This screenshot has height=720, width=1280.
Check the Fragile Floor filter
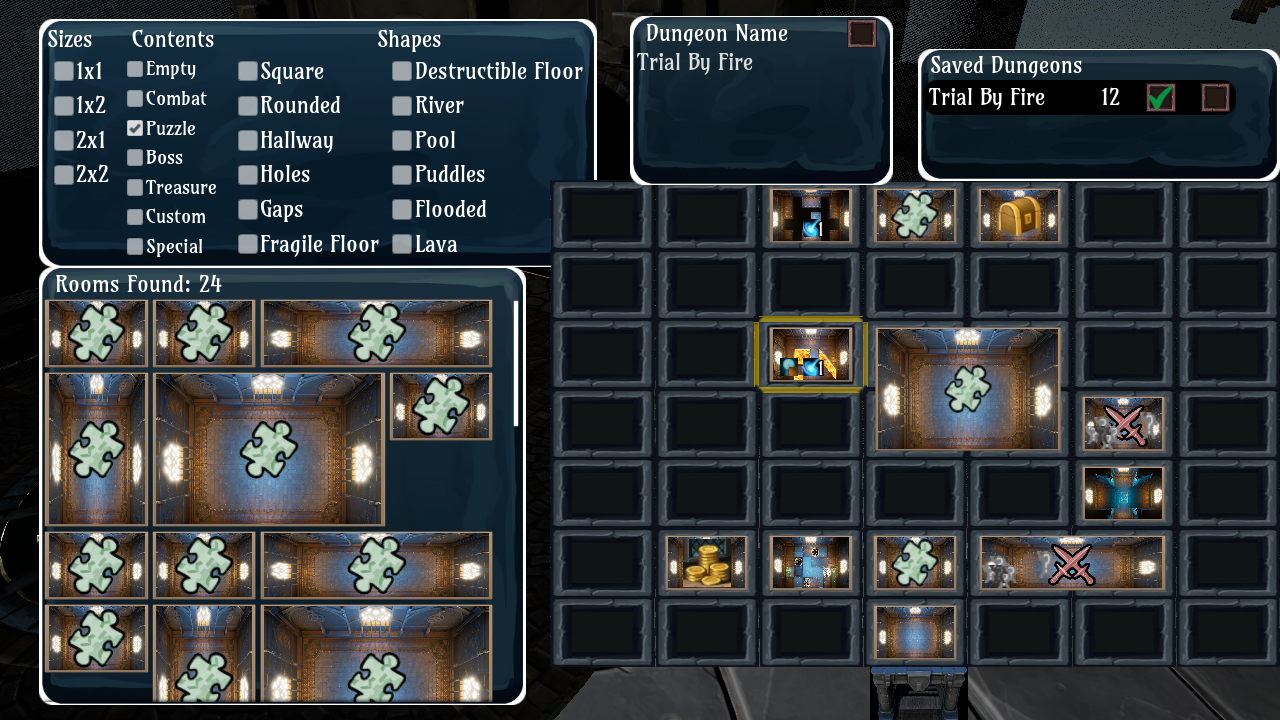248,244
